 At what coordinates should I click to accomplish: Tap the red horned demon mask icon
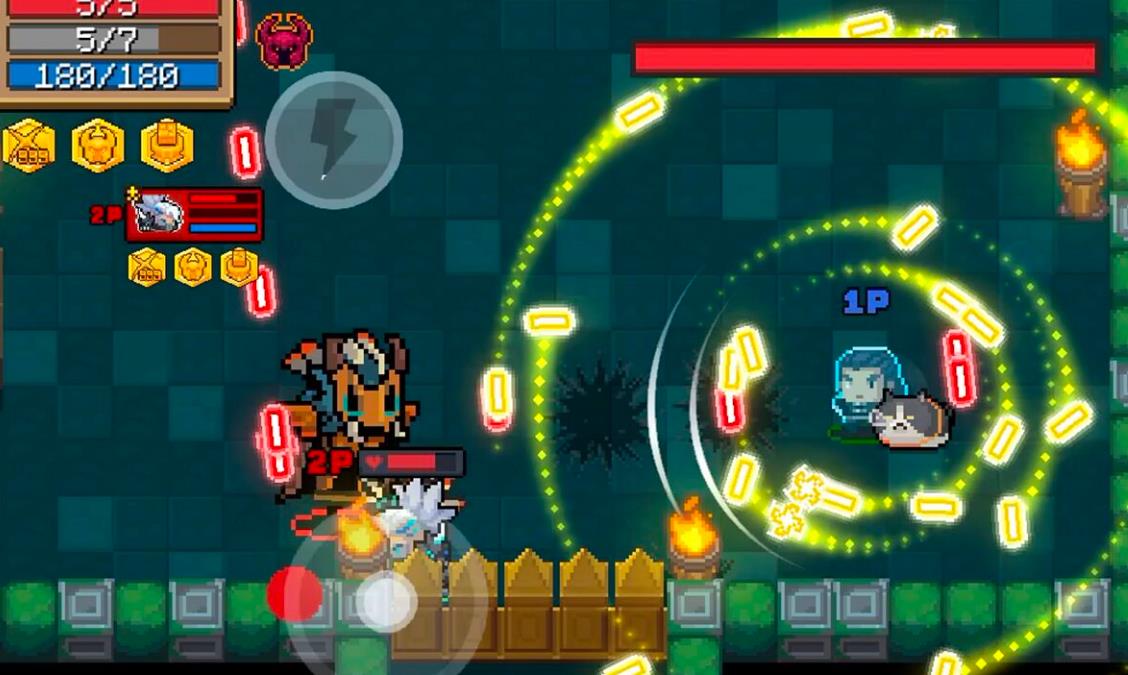point(284,41)
